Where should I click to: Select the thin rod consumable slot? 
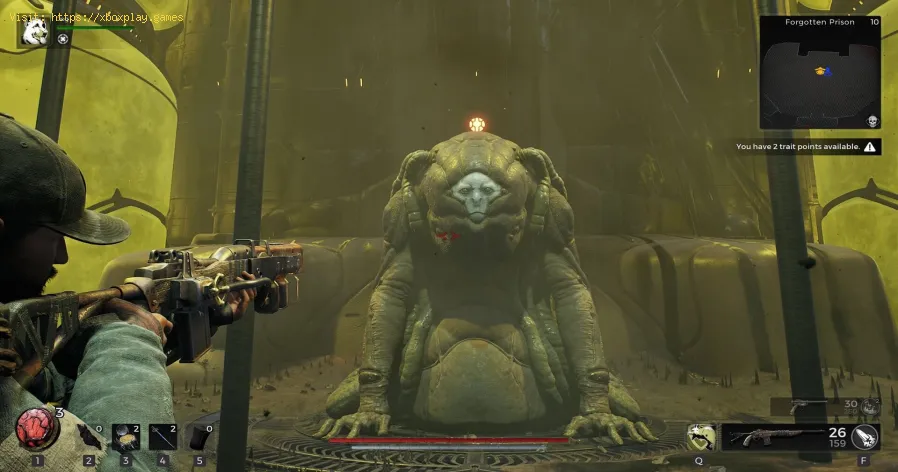(x=163, y=435)
